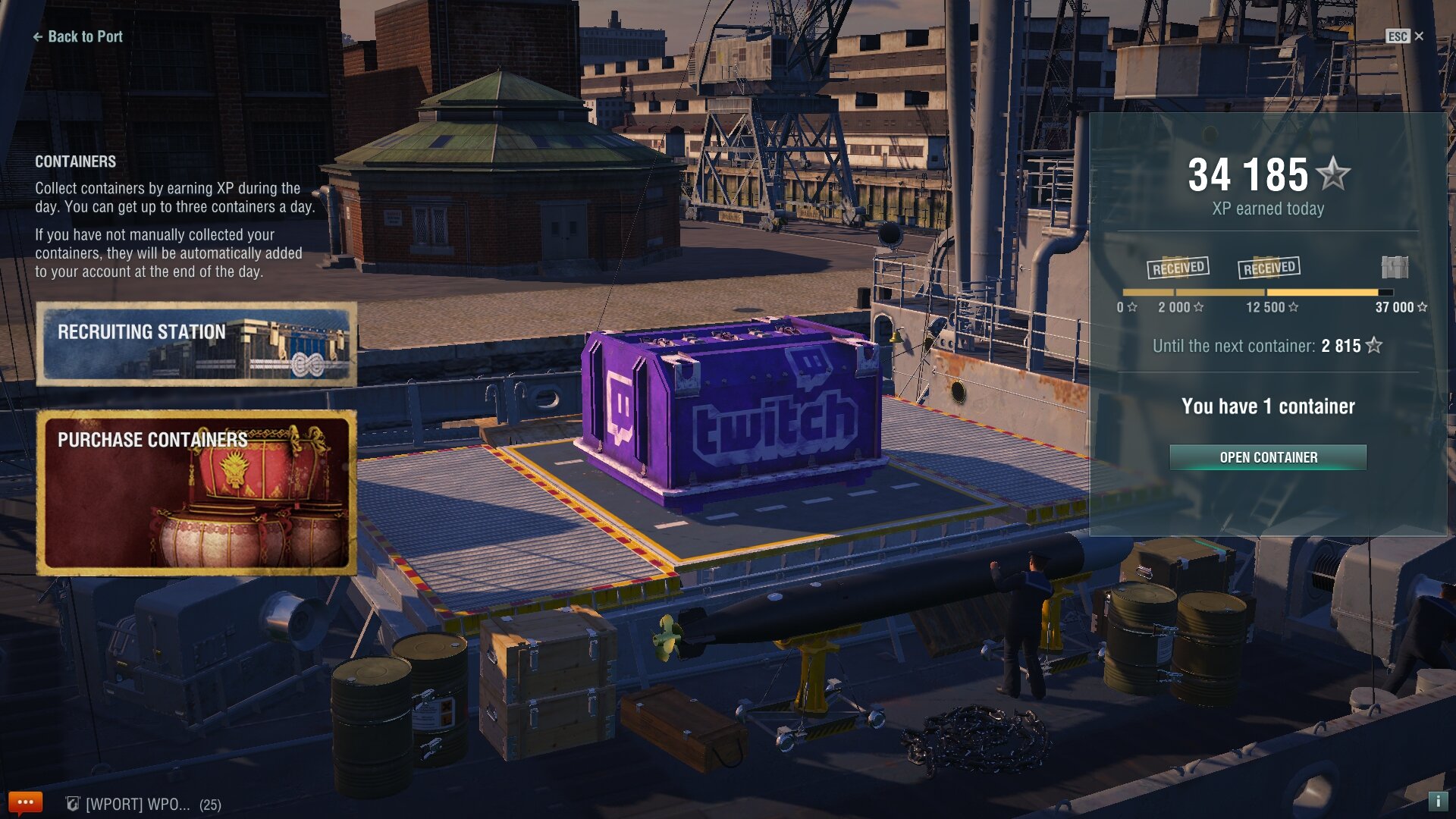The image size is (1456, 819).
Task: Select the third container reward icon
Action: 1395,267
